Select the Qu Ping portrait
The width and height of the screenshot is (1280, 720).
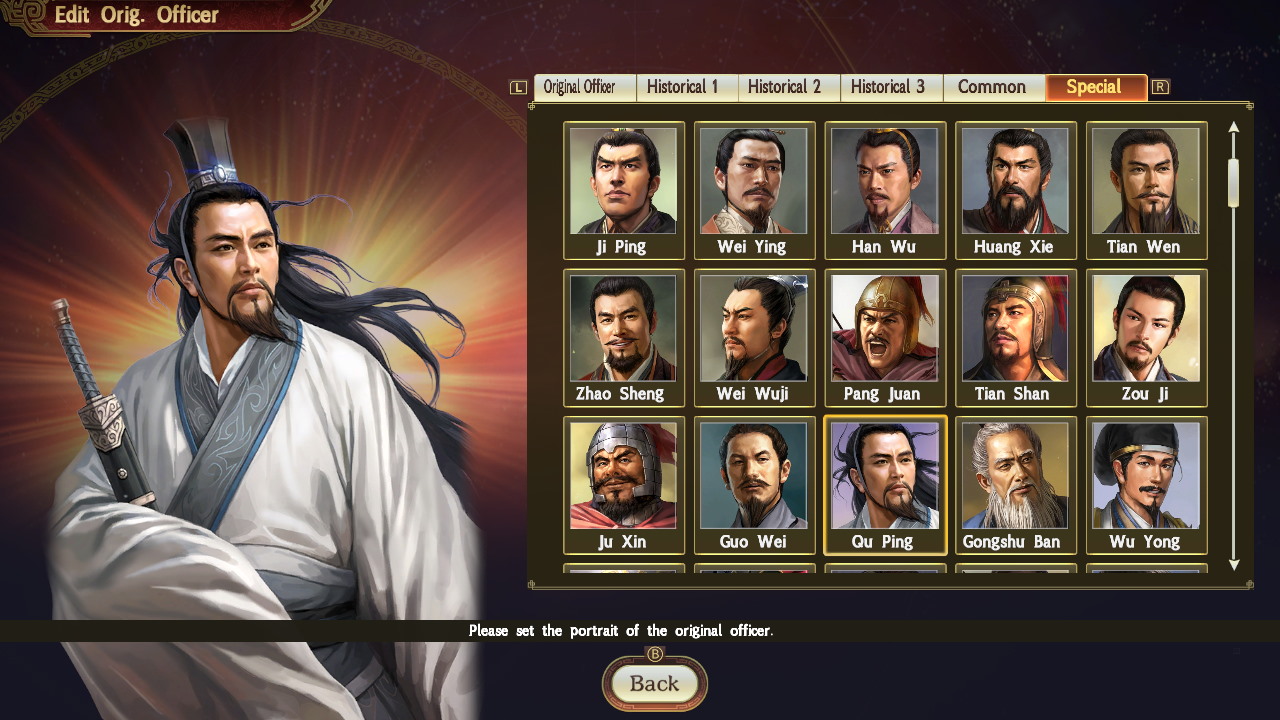(x=885, y=485)
